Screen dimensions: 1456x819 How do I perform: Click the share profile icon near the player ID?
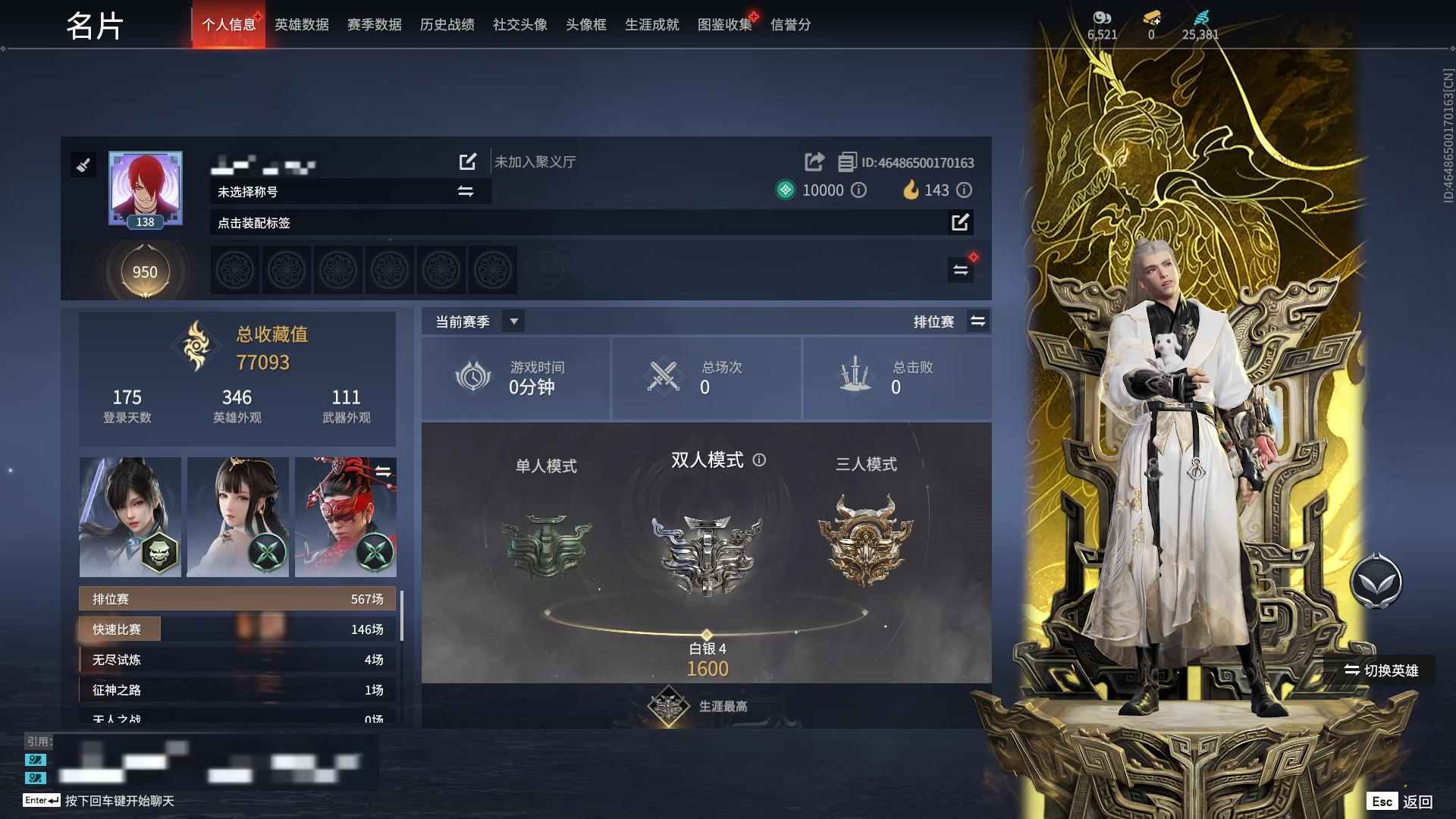[814, 162]
